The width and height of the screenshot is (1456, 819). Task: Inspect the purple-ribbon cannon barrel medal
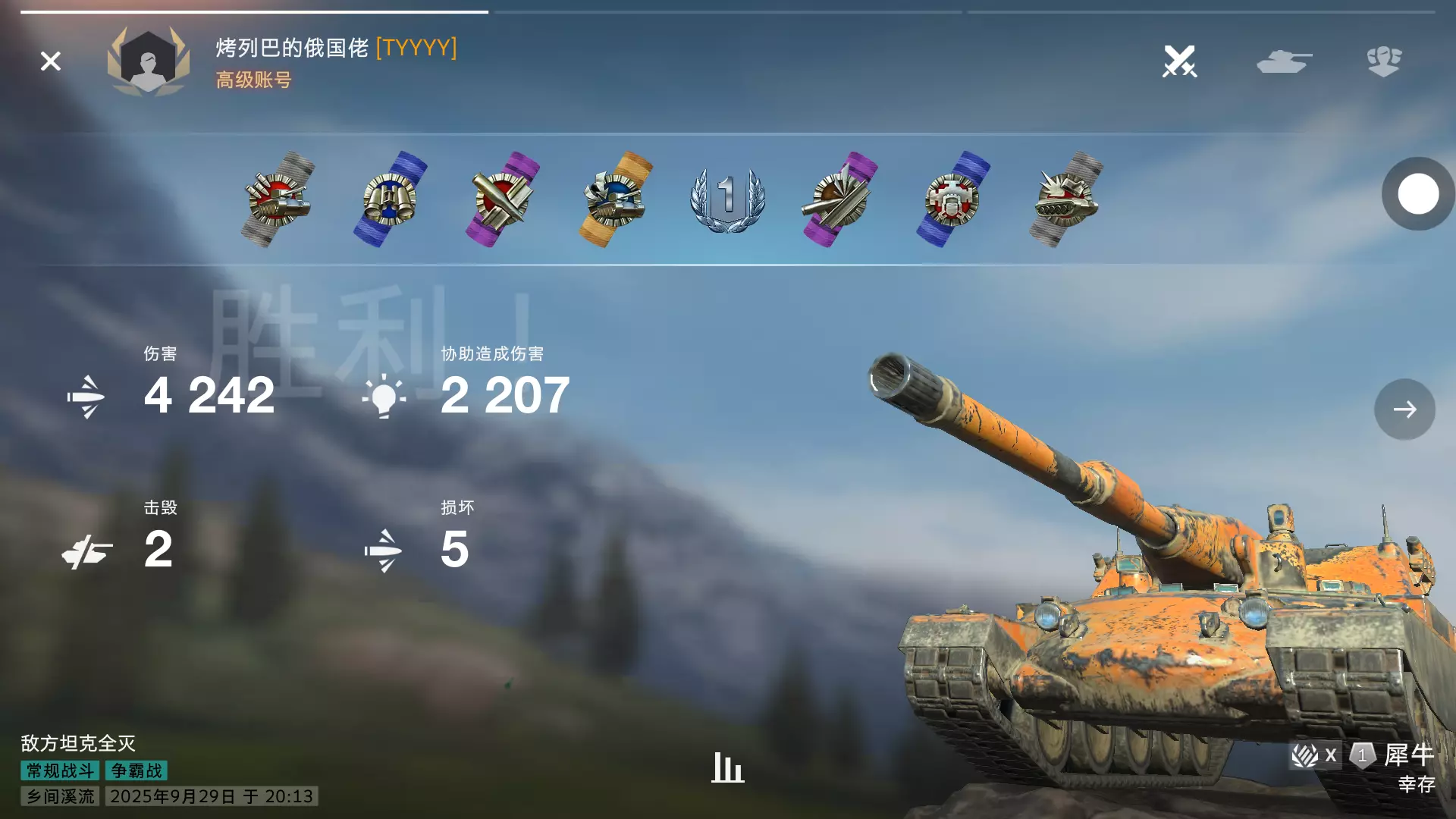pyautogui.click(x=839, y=199)
